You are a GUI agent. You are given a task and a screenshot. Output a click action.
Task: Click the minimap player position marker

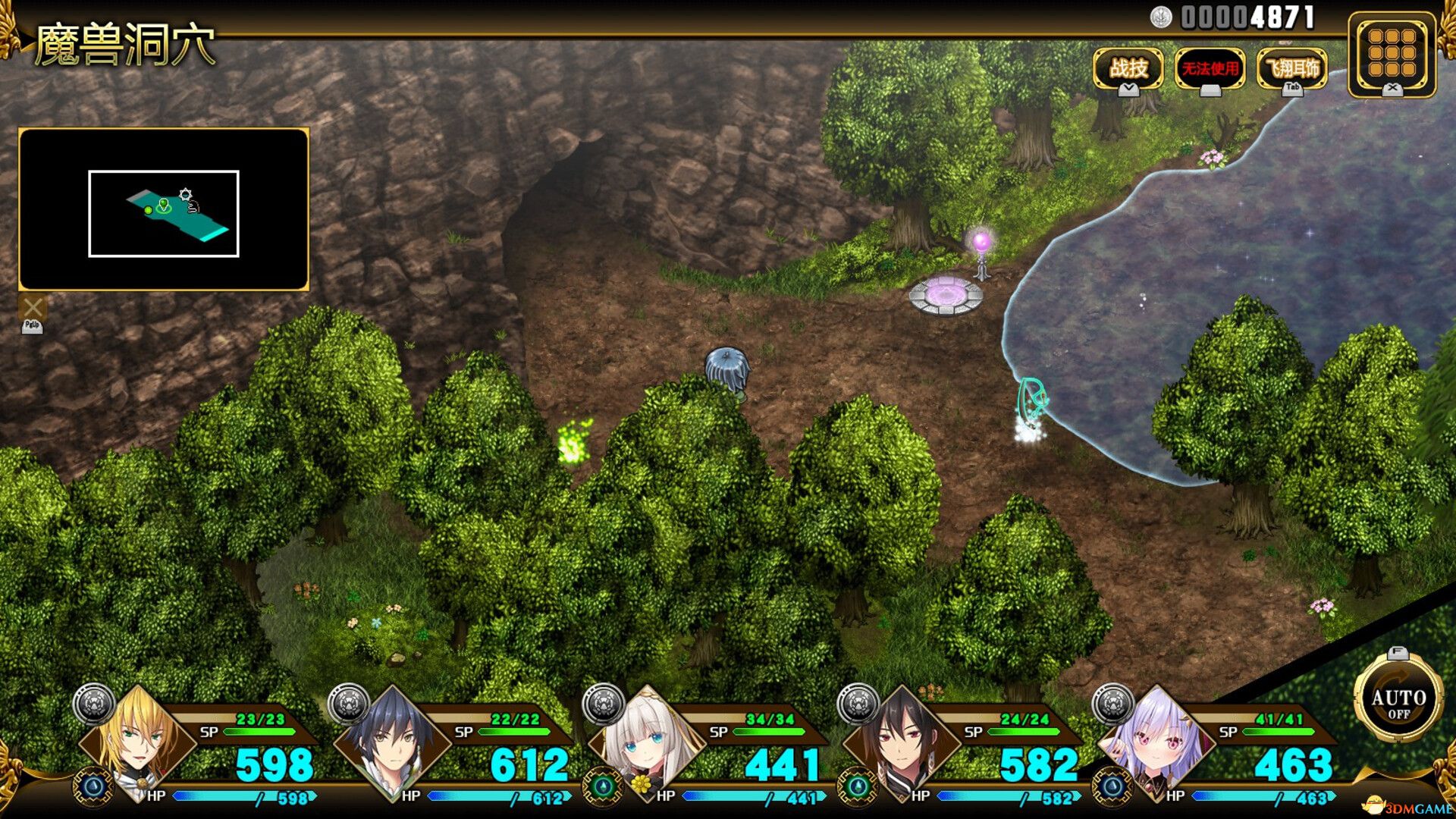162,205
